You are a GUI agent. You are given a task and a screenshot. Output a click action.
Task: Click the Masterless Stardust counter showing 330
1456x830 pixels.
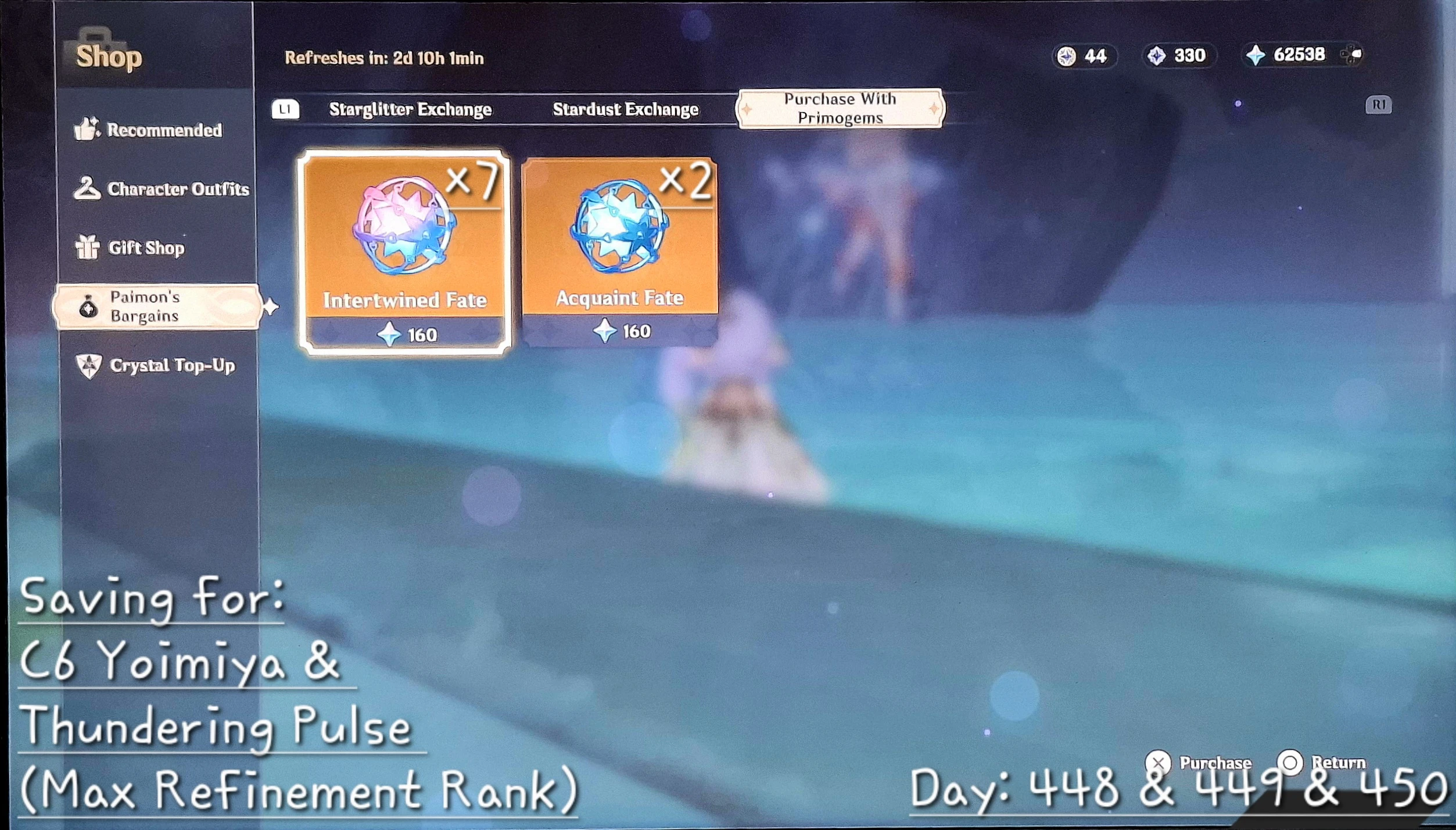pyautogui.click(x=1179, y=56)
